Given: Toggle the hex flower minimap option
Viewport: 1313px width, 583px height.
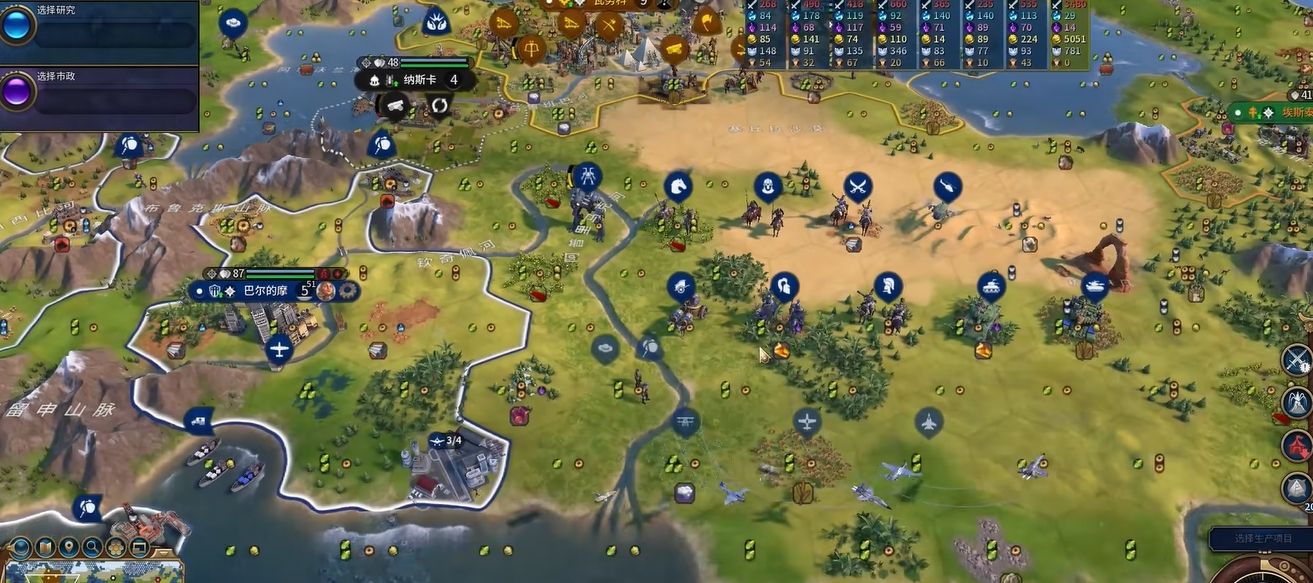Looking at the screenshot, I should click(x=115, y=547).
